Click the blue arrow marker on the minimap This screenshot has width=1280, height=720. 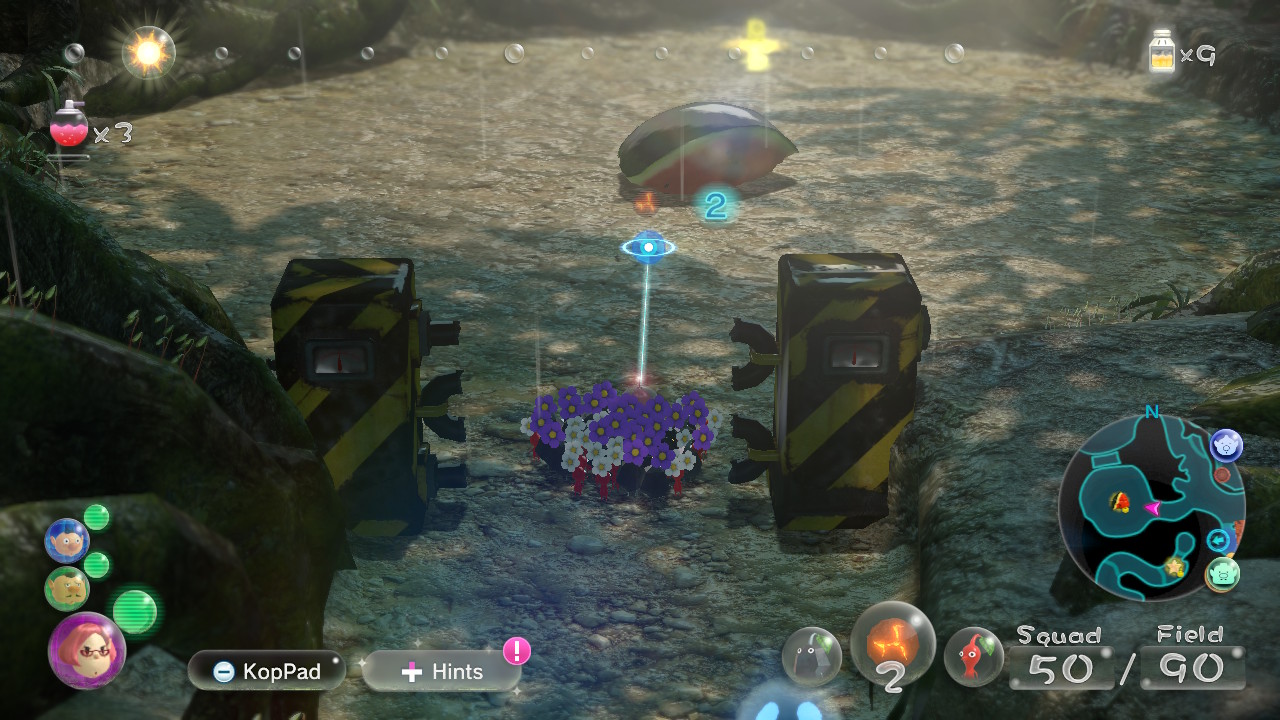click(x=1219, y=541)
